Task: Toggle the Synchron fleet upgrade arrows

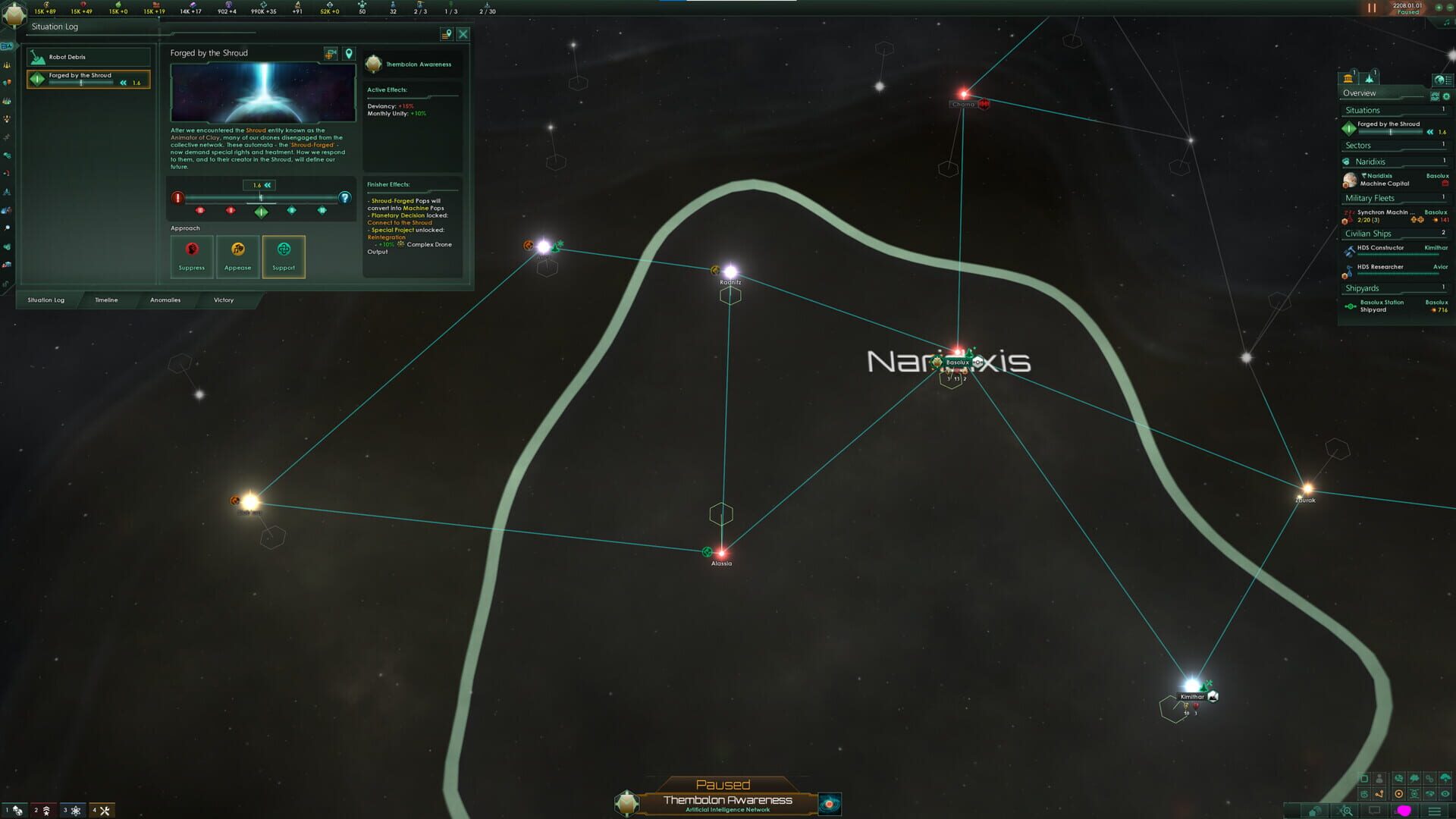Action: coord(1417,219)
